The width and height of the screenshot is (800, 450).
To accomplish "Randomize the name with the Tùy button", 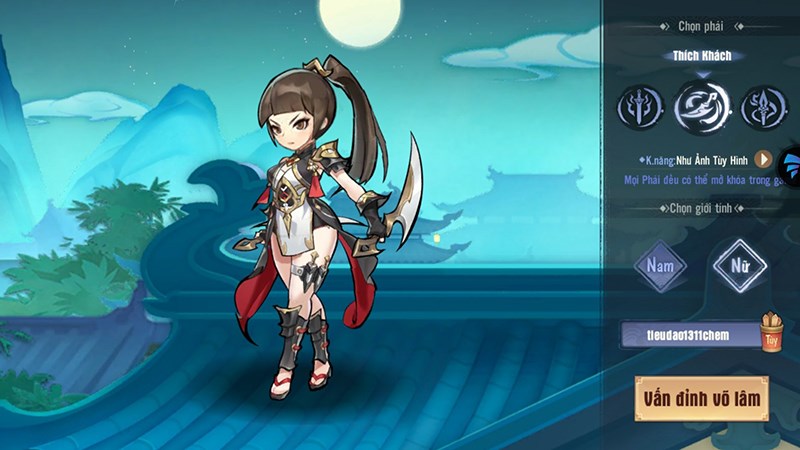I will [x=770, y=333].
